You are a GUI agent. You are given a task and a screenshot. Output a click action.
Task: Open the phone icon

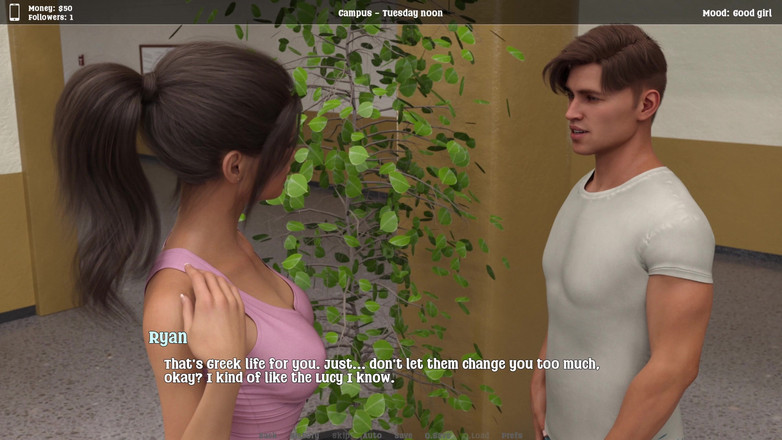[x=14, y=12]
